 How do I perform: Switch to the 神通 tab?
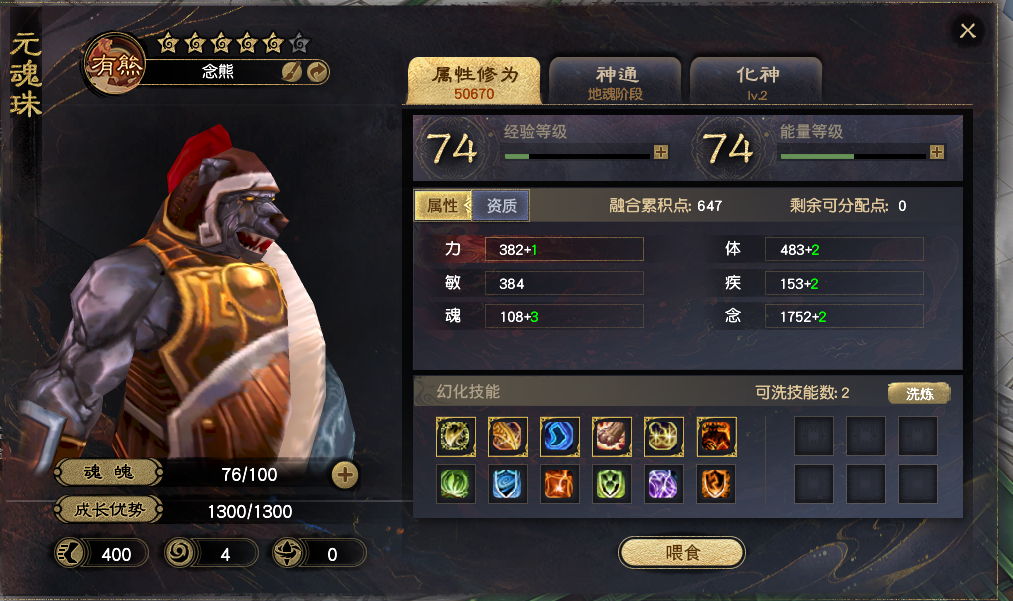[616, 81]
